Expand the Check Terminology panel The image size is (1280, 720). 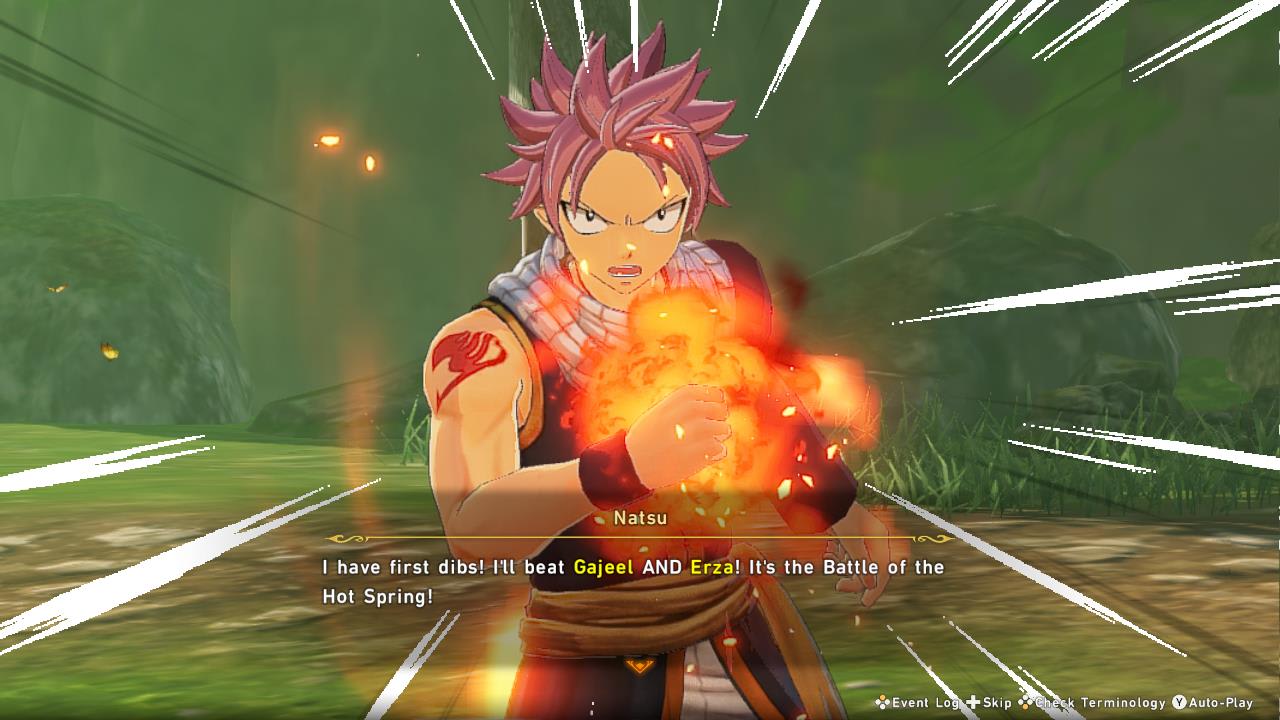pos(1099,703)
